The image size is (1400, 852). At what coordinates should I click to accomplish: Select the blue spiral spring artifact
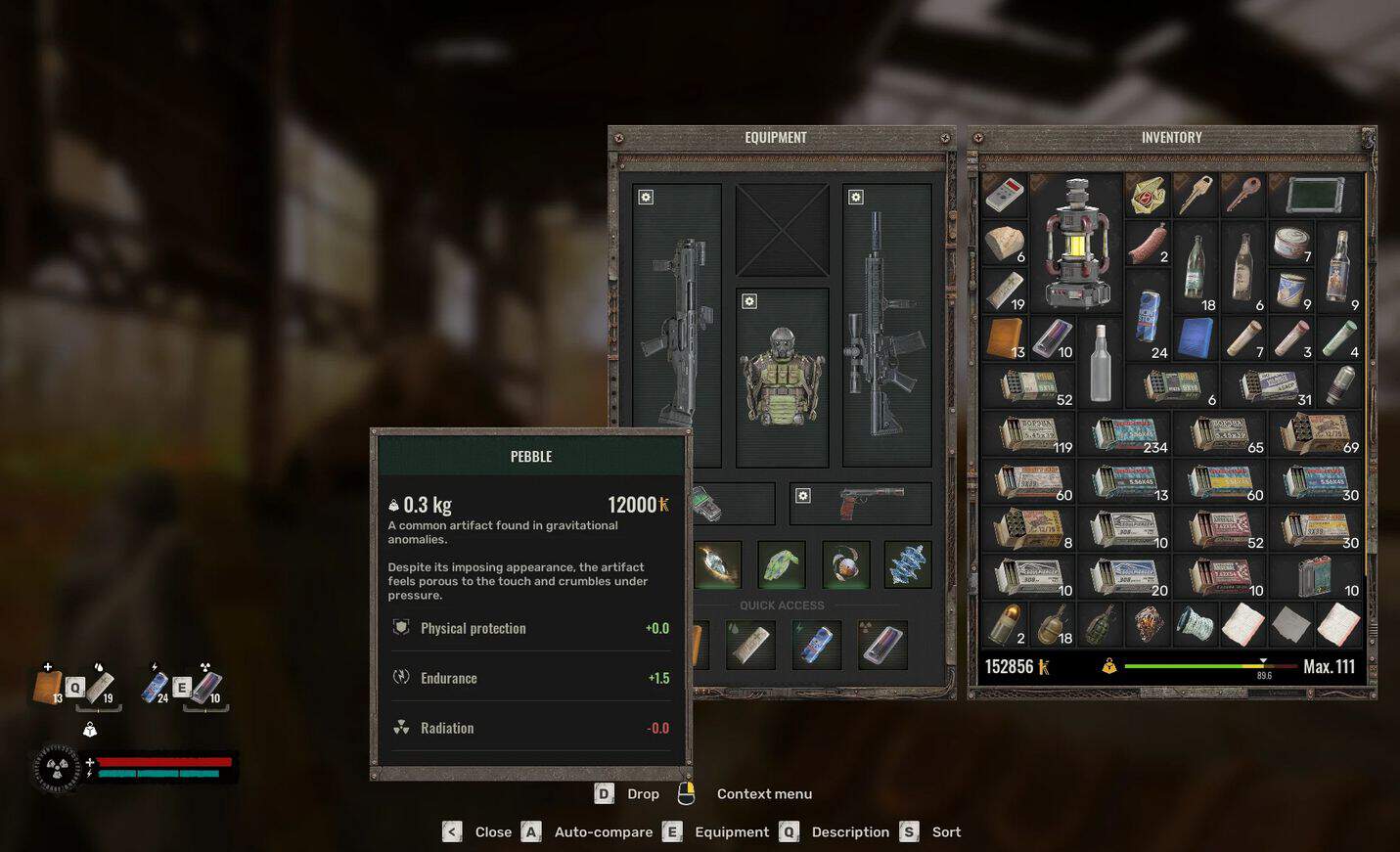907,564
